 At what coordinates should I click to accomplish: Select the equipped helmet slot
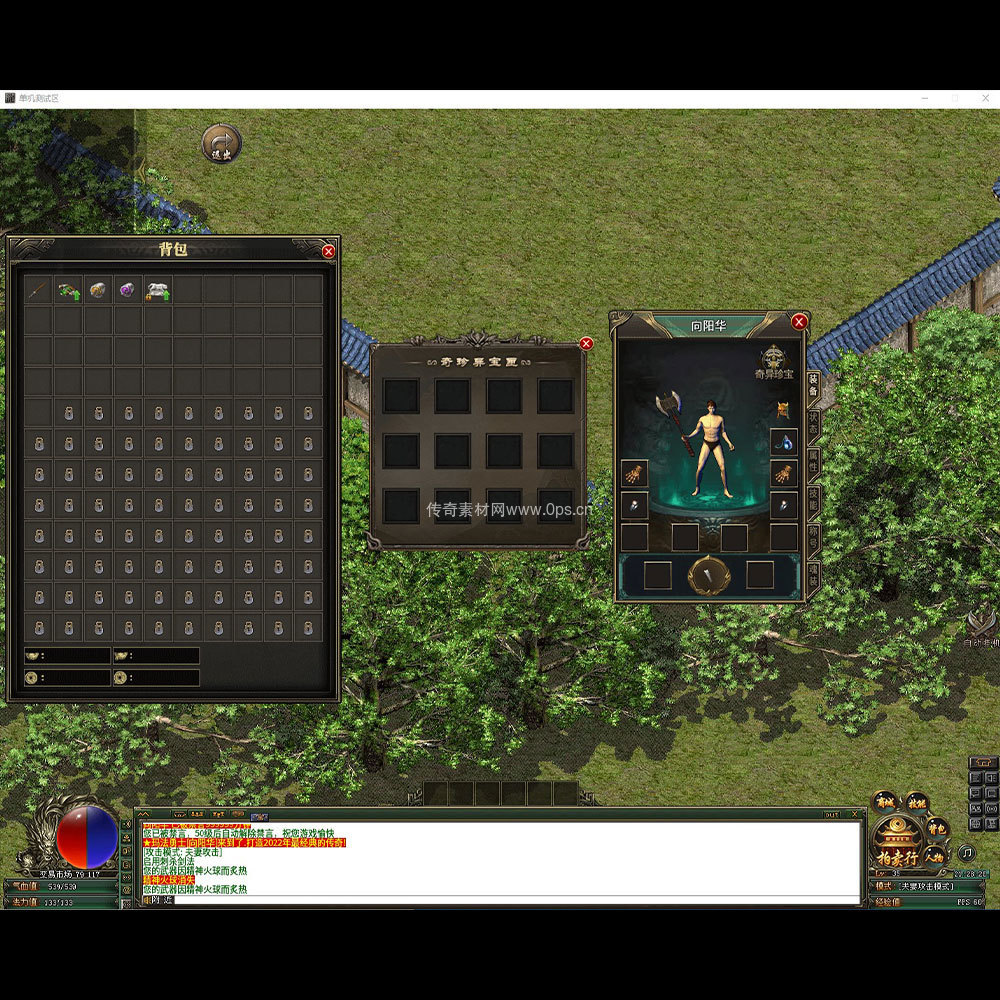click(x=783, y=409)
